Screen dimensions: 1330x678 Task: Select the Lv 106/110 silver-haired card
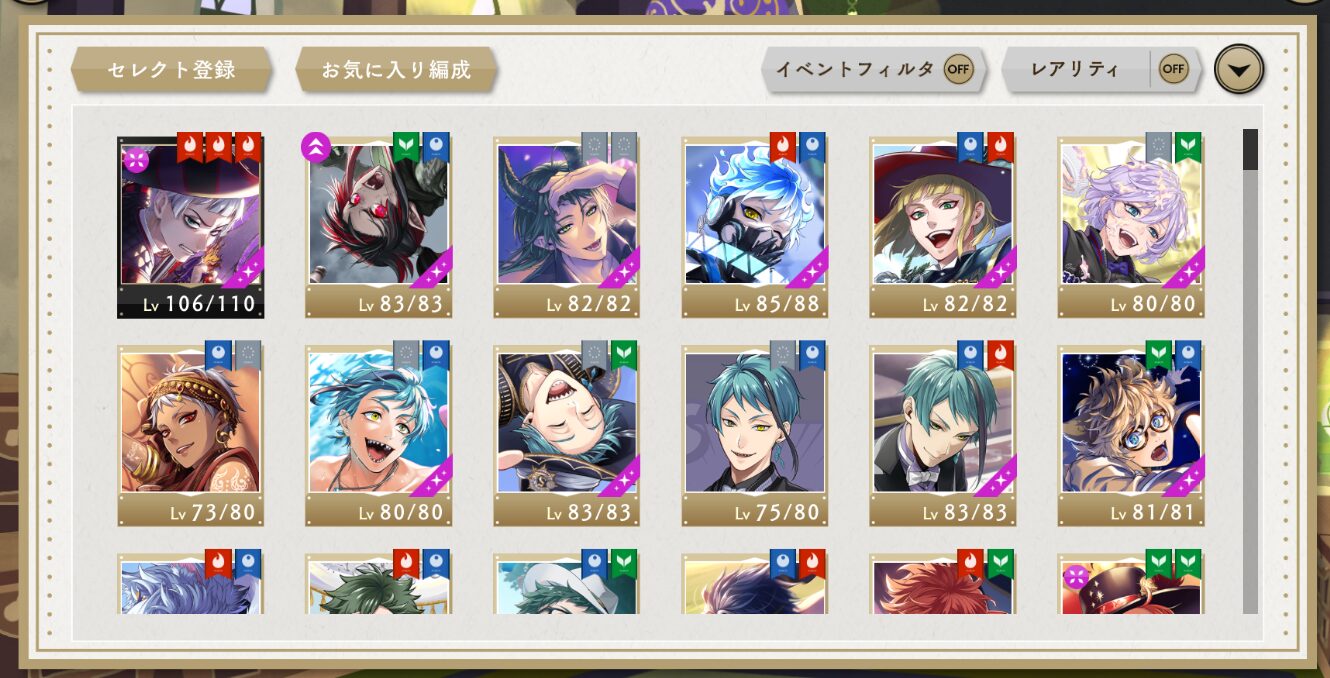[190, 226]
